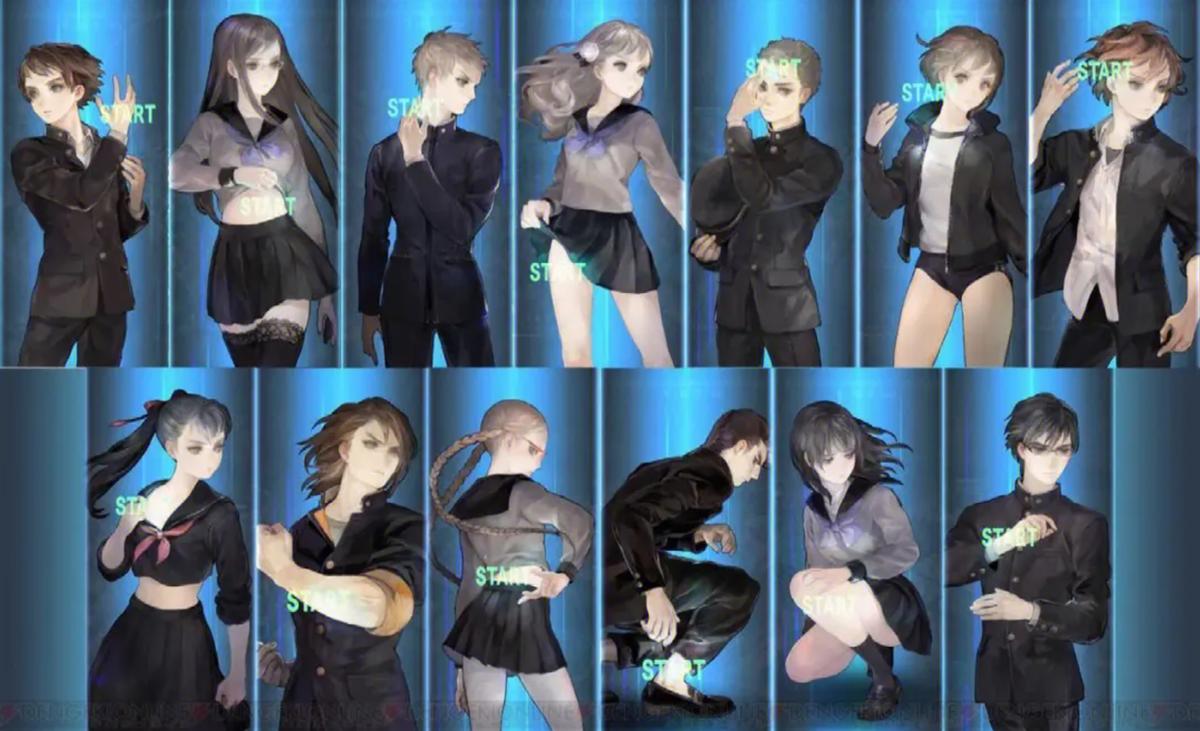Select the ponytail girl with the red scarf
The width and height of the screenshot is (1200, 731).
click(x=170, y=550)
